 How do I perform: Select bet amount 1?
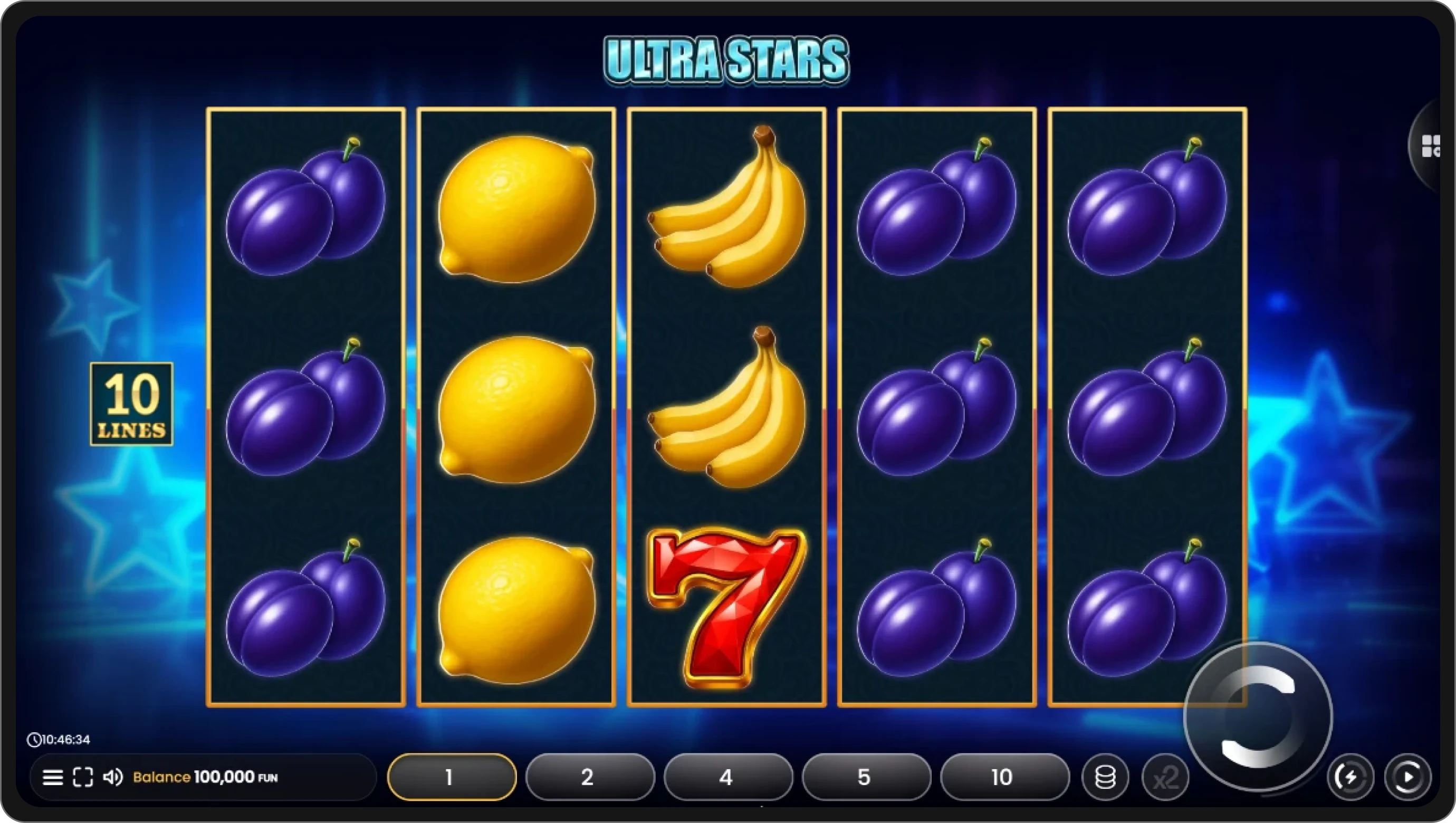pos(451,777)
